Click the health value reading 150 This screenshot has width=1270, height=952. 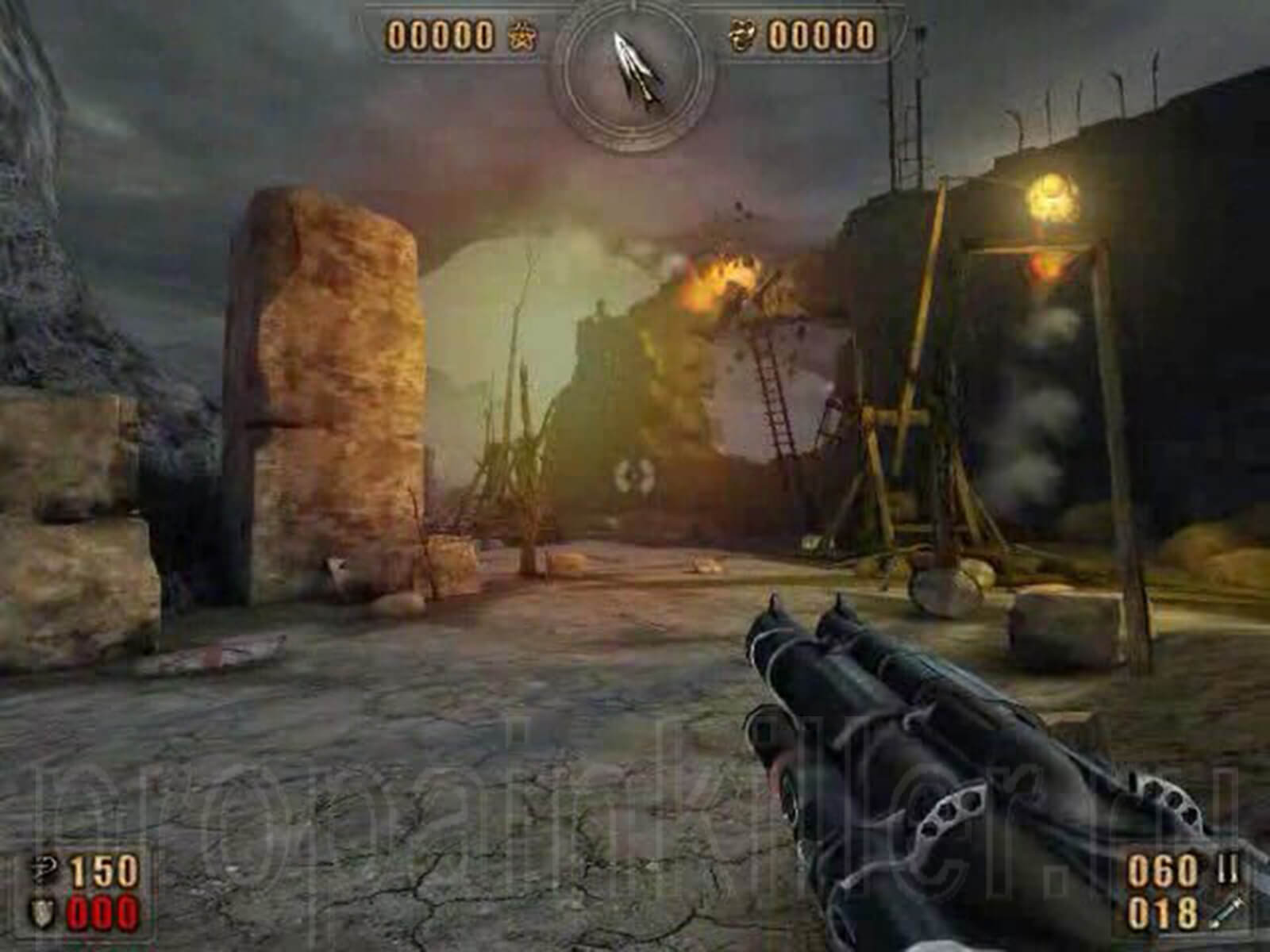(x=103, y=869)
